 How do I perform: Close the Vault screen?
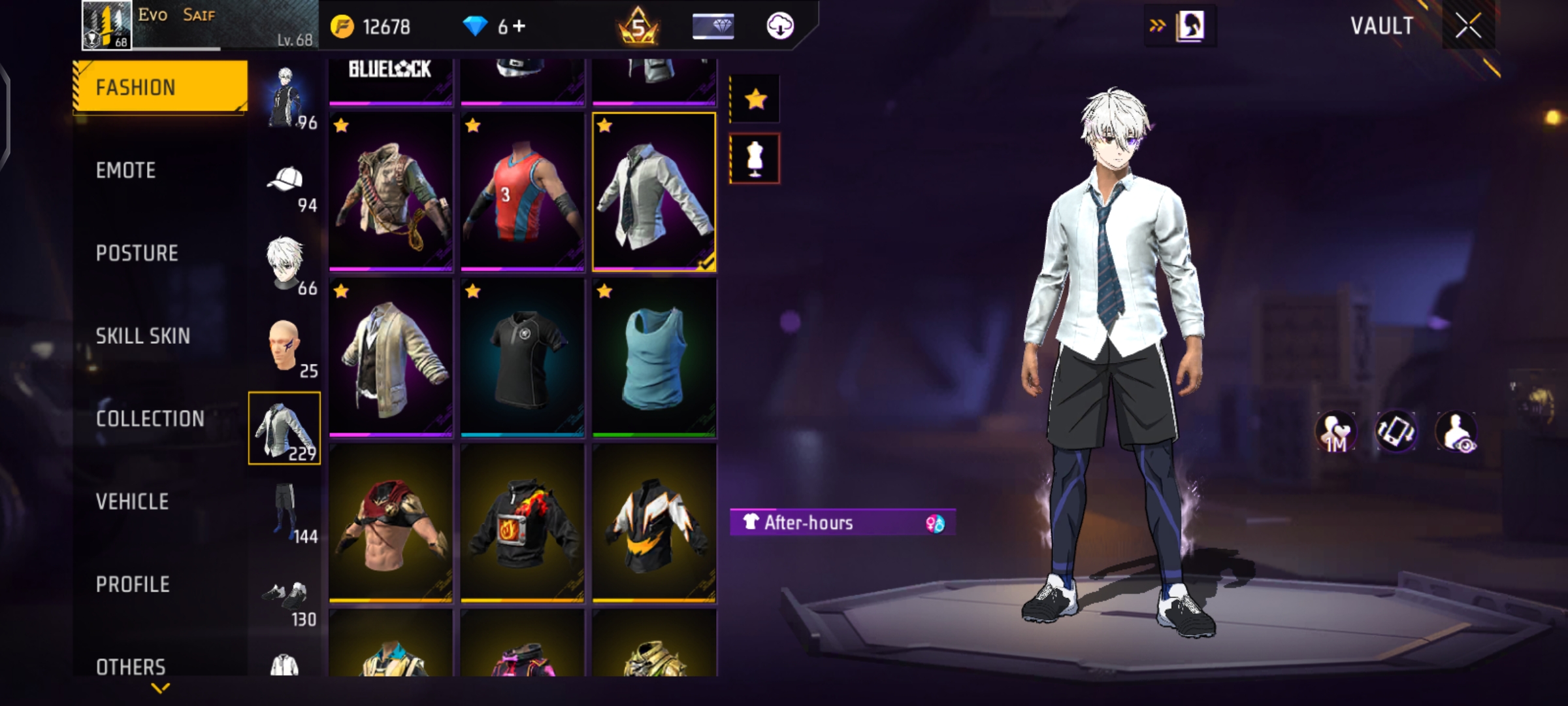tap(1467, 26)
